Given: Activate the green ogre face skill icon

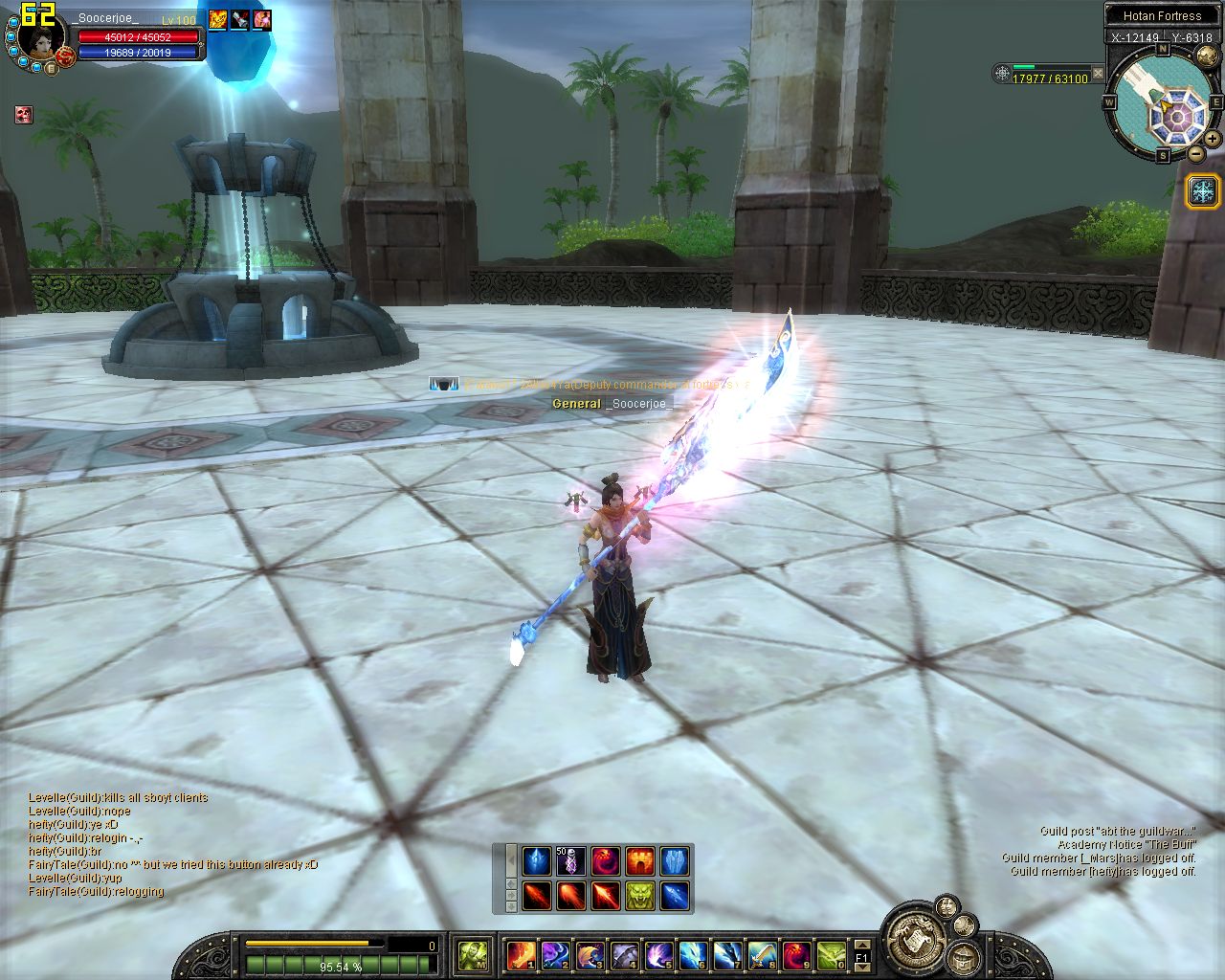Looking at the screenshot, I should point(640,895).
